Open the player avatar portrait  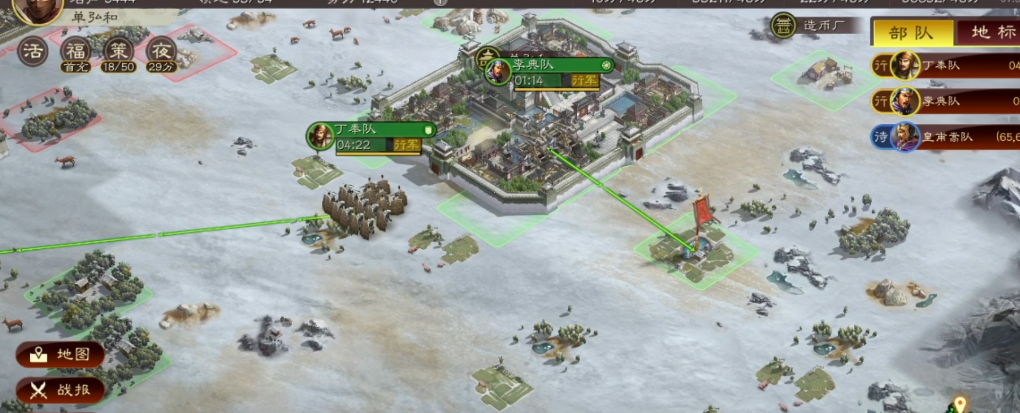[x=37, y=8]
